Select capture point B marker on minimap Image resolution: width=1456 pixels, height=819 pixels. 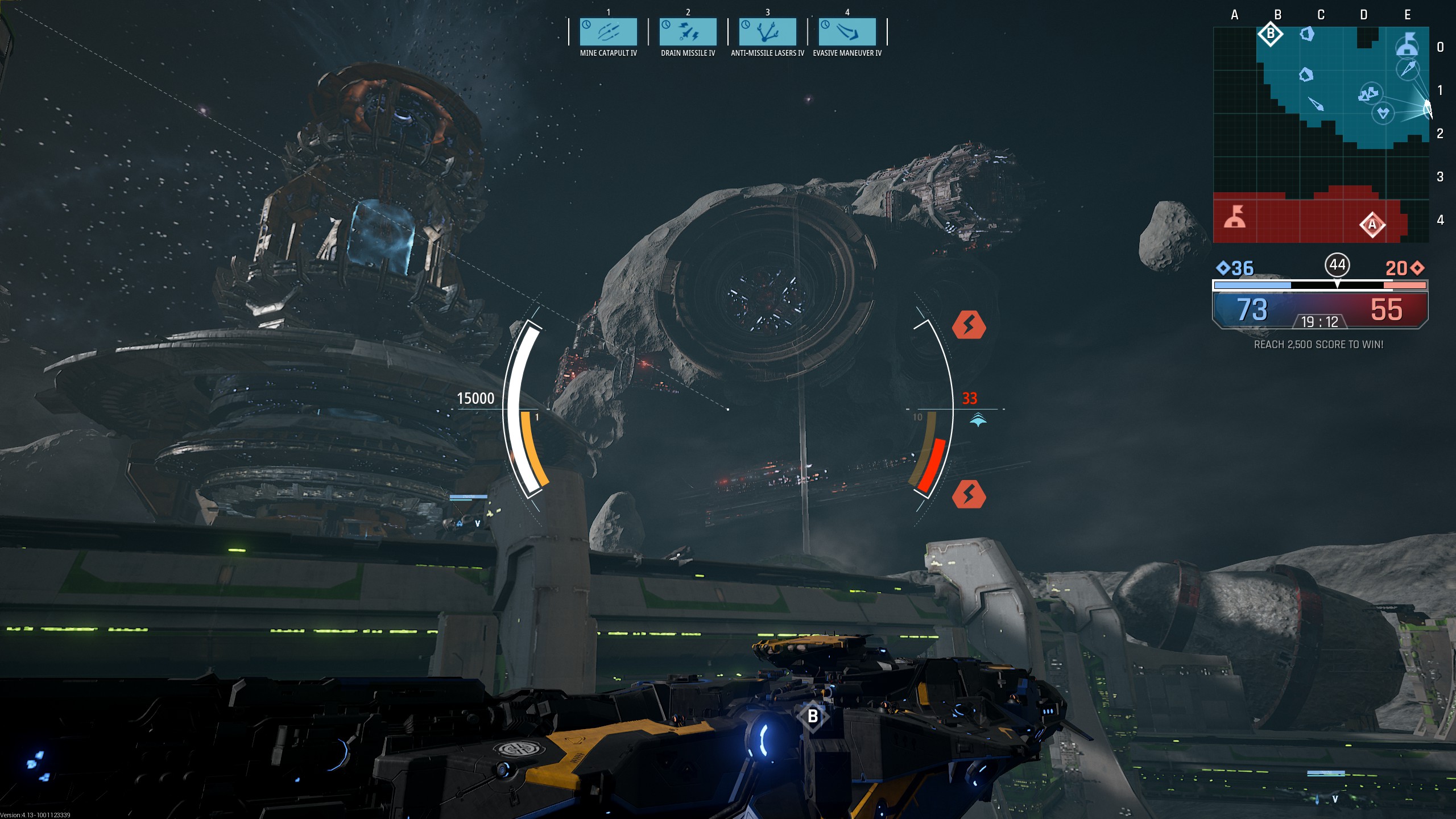coord(1270,34)
